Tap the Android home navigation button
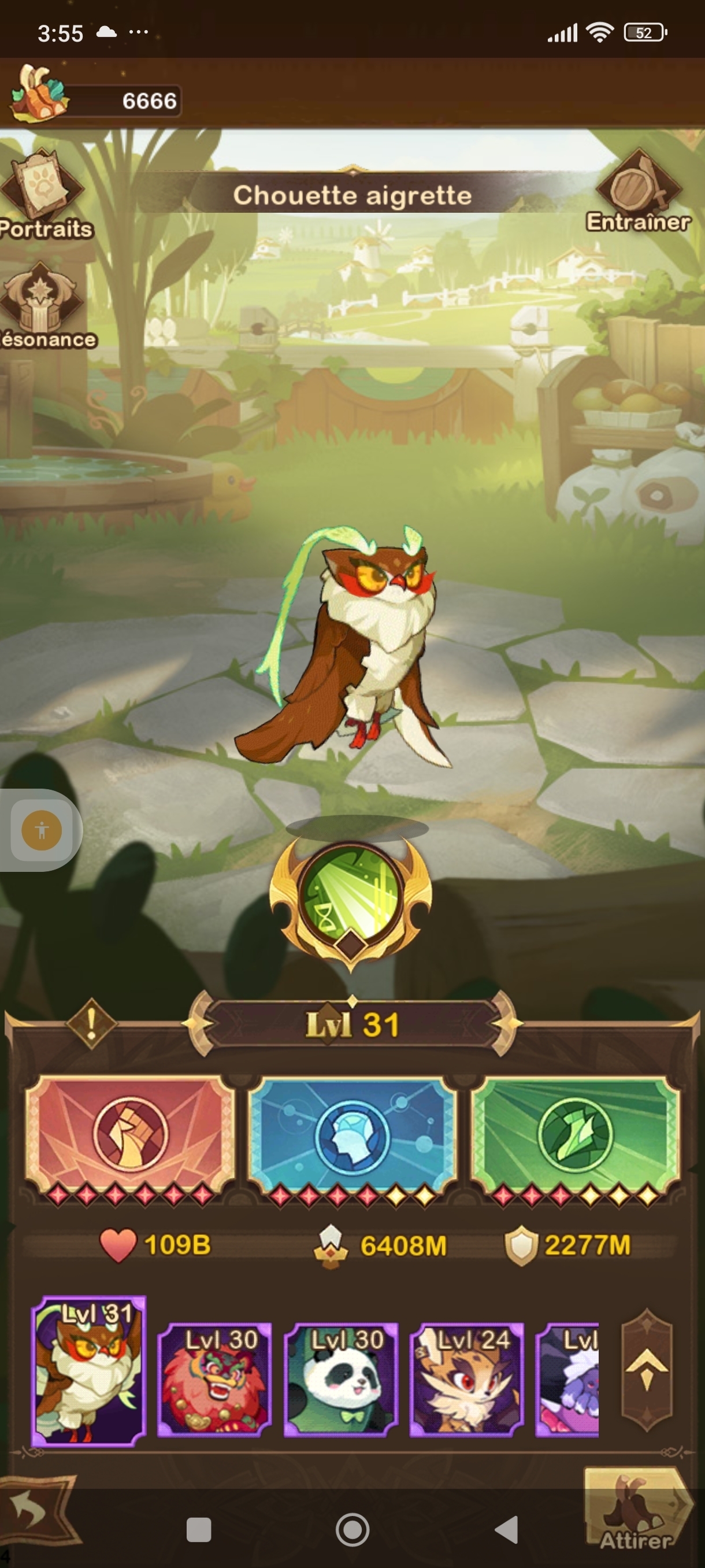Screen dimensions: 705x1568 point(352,1529)
